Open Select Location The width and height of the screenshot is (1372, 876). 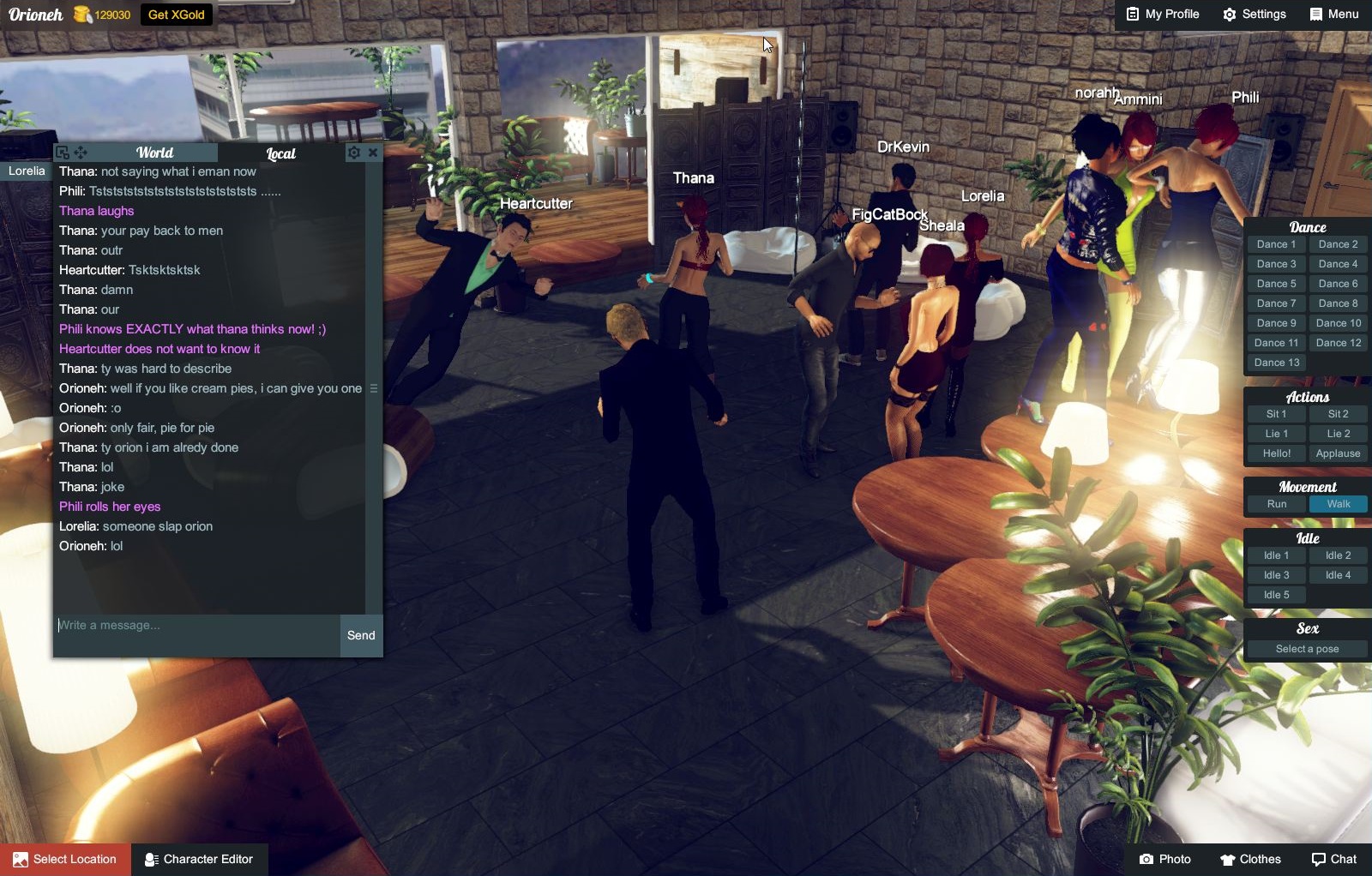pyautogui.click(x=66, y=859)
